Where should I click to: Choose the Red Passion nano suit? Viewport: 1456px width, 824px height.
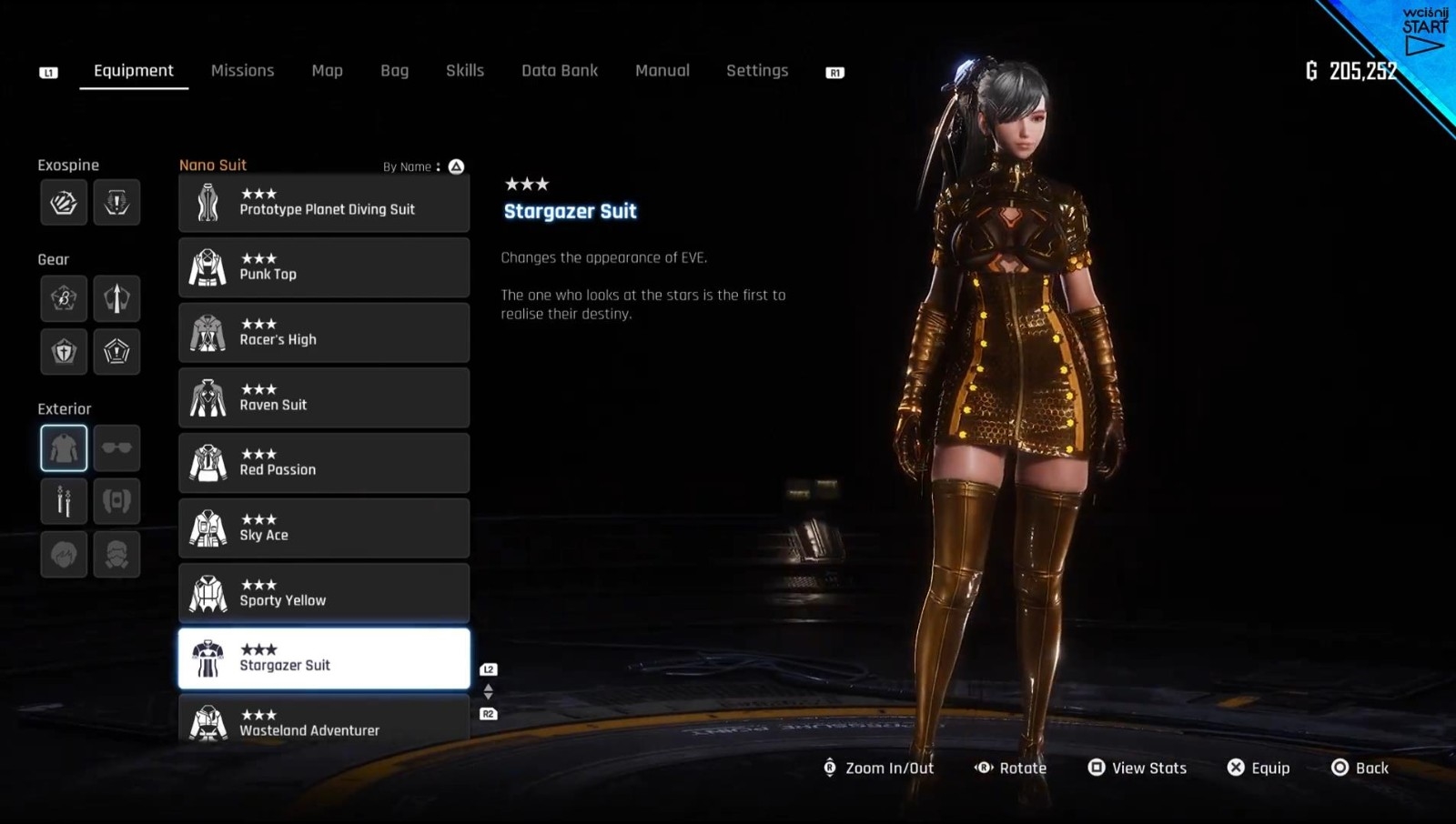pyautogui.click(x=324, y=463)
